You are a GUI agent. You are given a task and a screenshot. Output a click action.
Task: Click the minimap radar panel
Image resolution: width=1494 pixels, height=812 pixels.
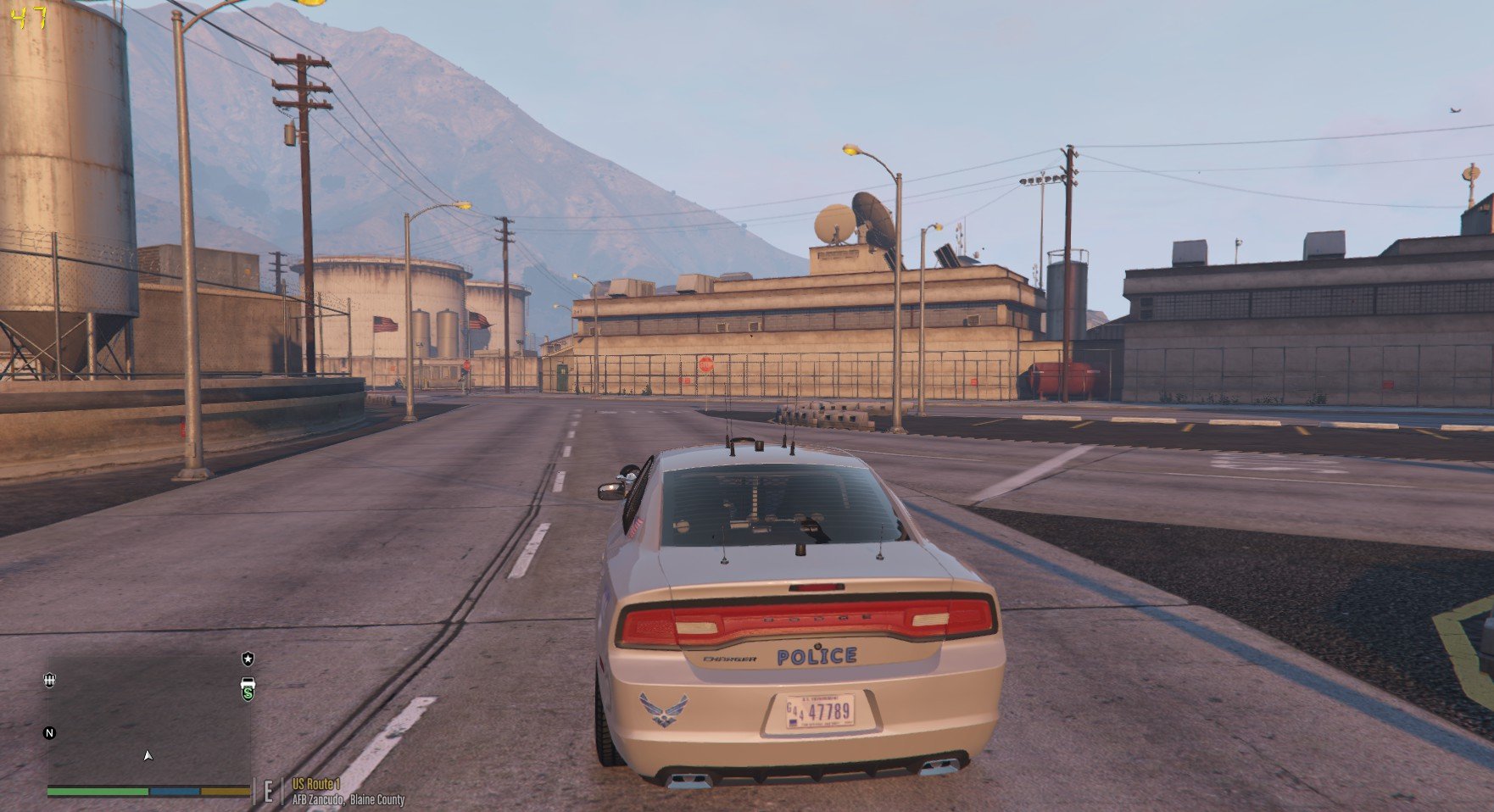[149, 719]
